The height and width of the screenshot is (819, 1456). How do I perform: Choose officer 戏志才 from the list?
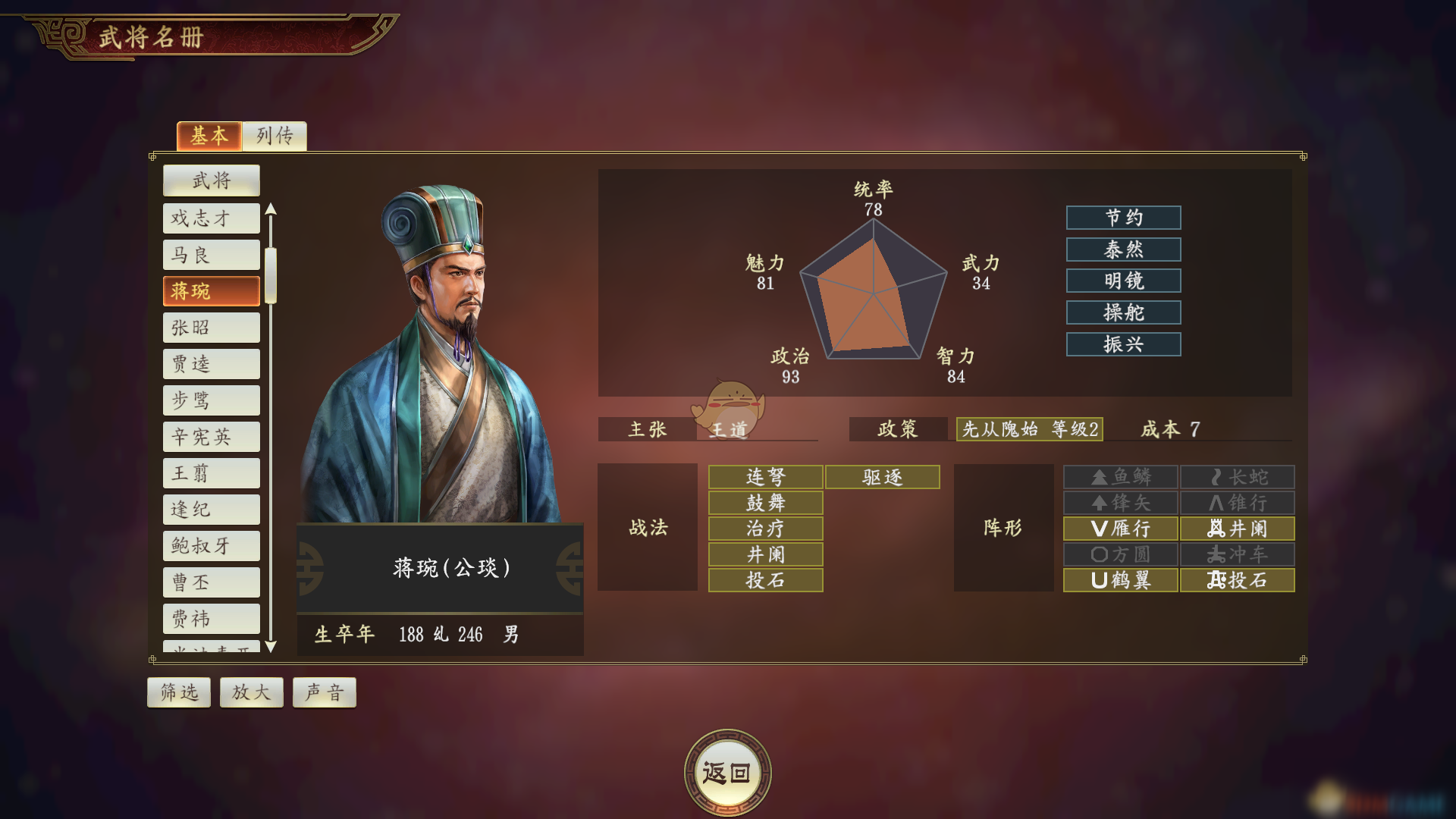(211, 218)
